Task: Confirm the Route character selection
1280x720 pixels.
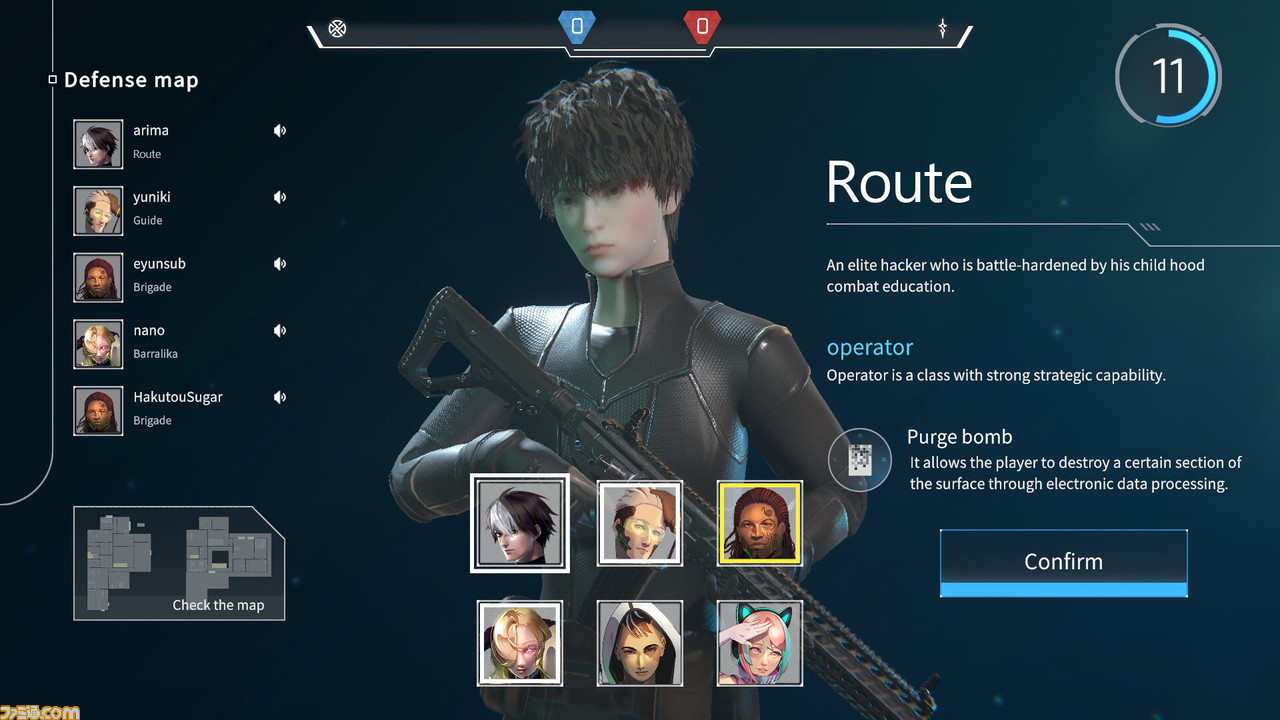Action: [1063, 561]
